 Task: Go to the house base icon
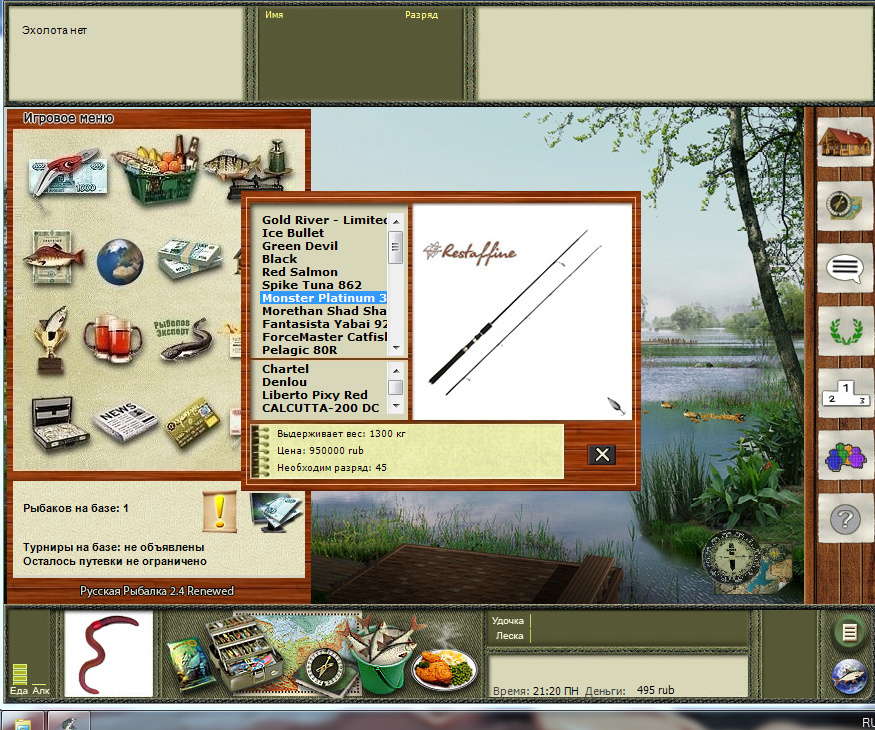839,141
